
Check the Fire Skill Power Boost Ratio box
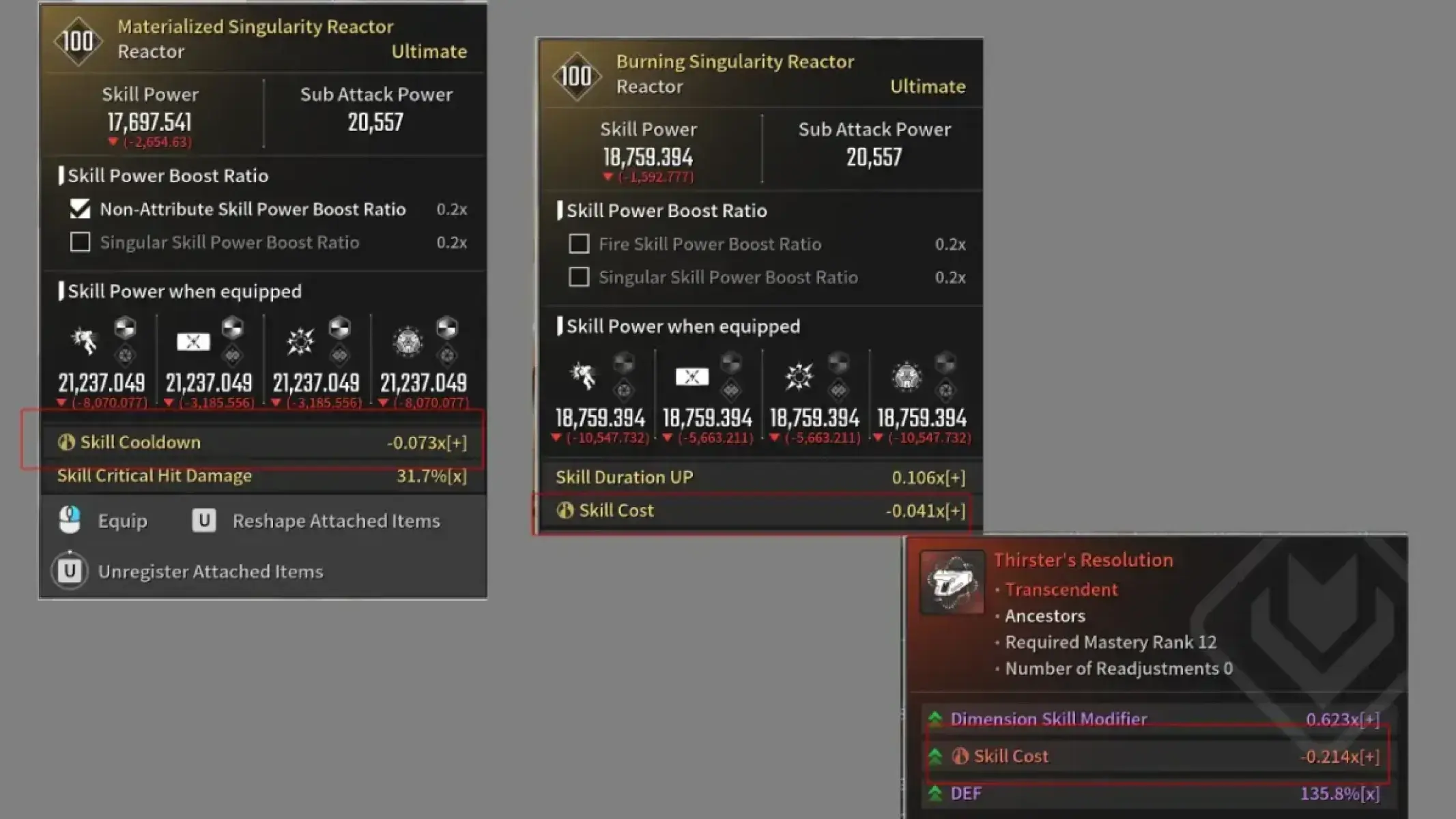pos(578,244)
